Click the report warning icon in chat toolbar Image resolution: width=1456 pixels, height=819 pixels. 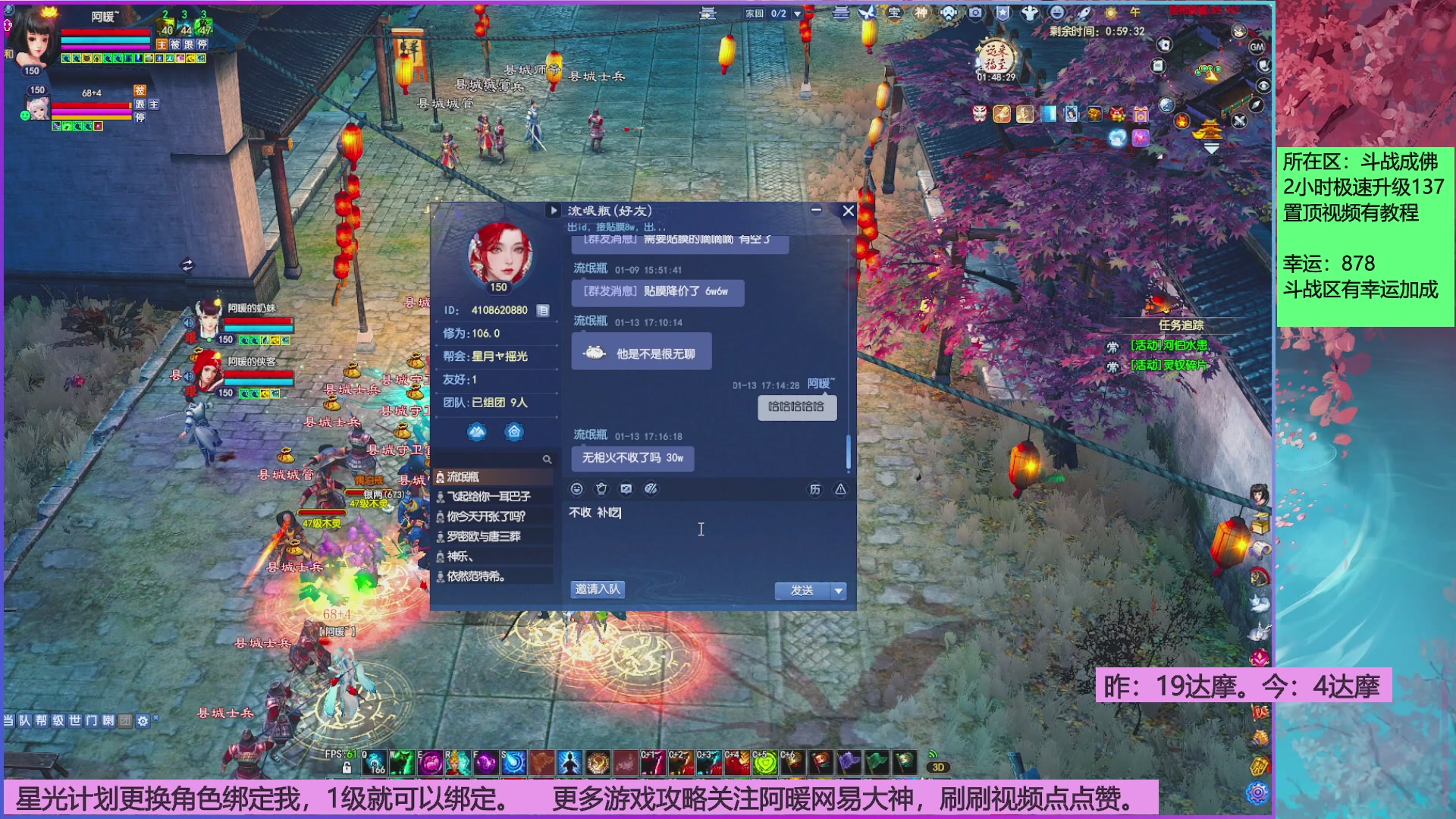(x=839, y=489)
